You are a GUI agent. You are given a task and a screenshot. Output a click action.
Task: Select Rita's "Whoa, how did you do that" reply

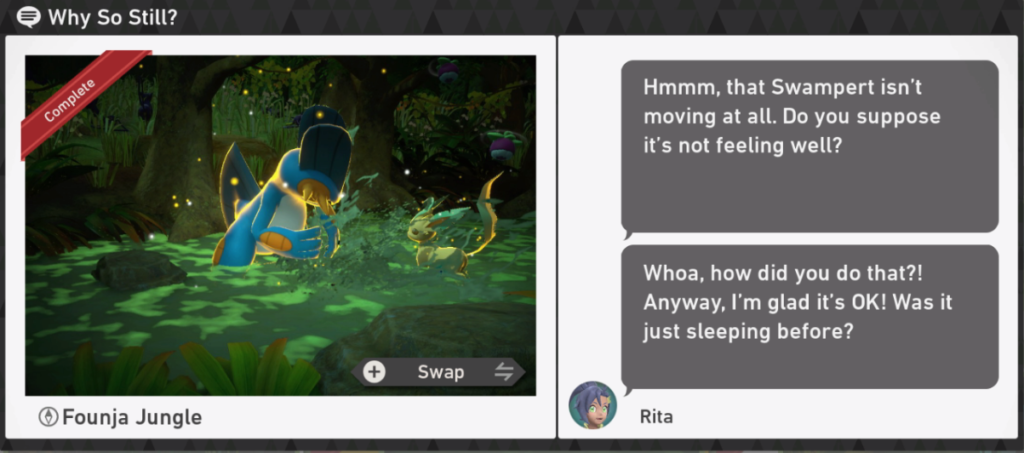pyautogui.click(x=809, y=316)
